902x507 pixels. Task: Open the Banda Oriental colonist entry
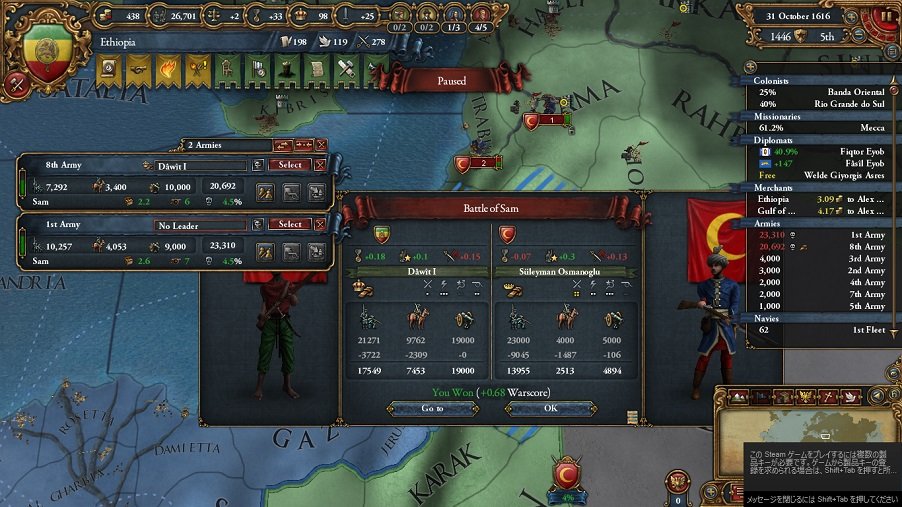(820, 91)
